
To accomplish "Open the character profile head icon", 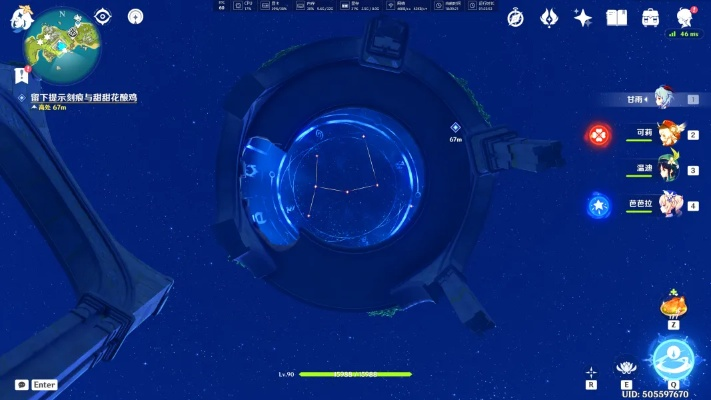I will 685,17.
